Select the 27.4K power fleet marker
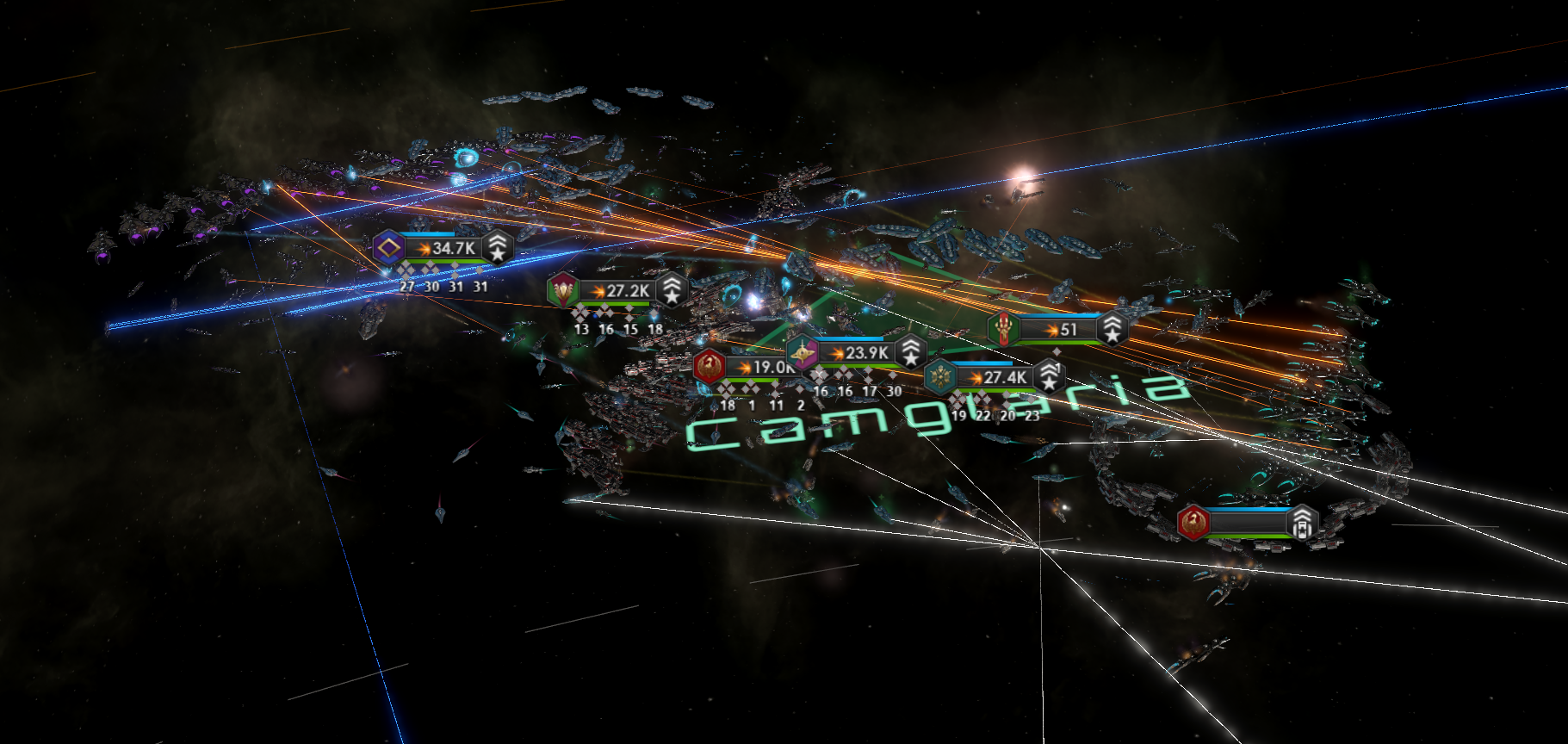 pyautogui.click(x=995, y=377)
